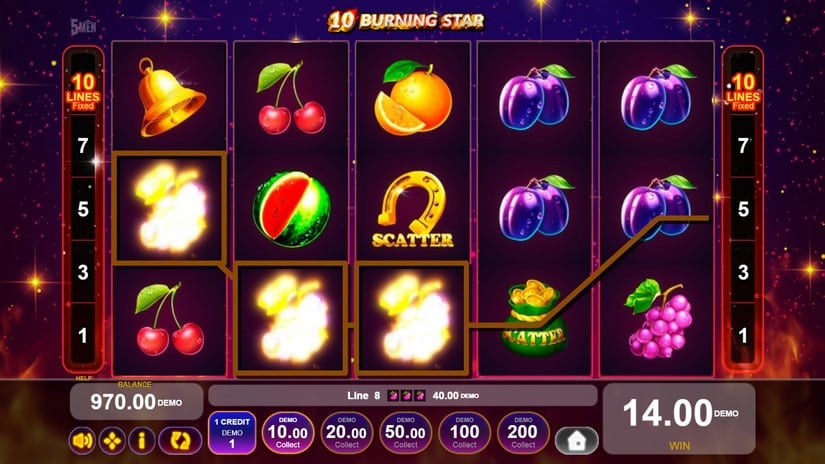
Task: Choose the 100 Collect bet
Action: click(465, 433)
